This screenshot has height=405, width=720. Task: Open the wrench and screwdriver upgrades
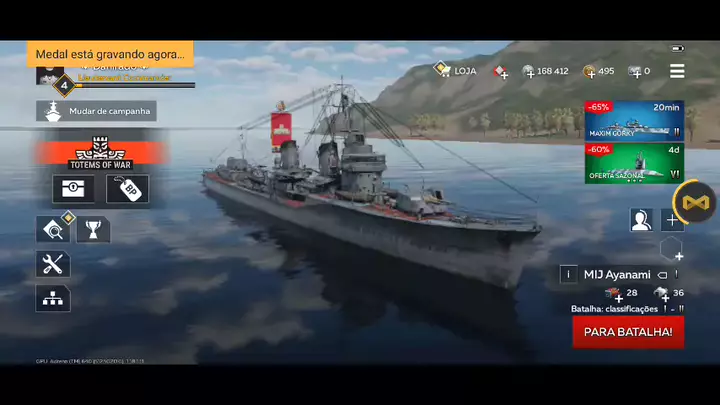pyautogui.click(x=53, y=264)
